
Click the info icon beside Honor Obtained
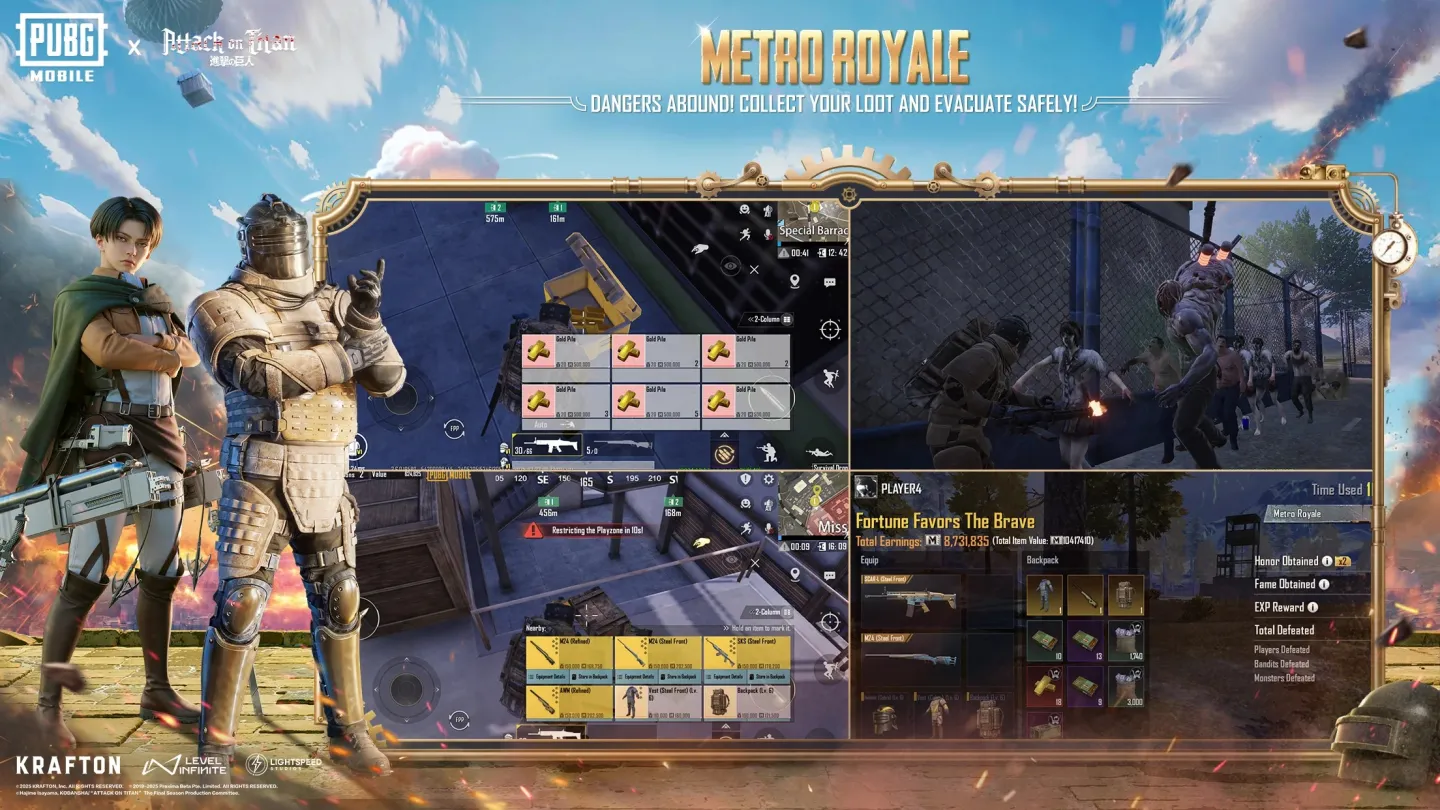1327,561
